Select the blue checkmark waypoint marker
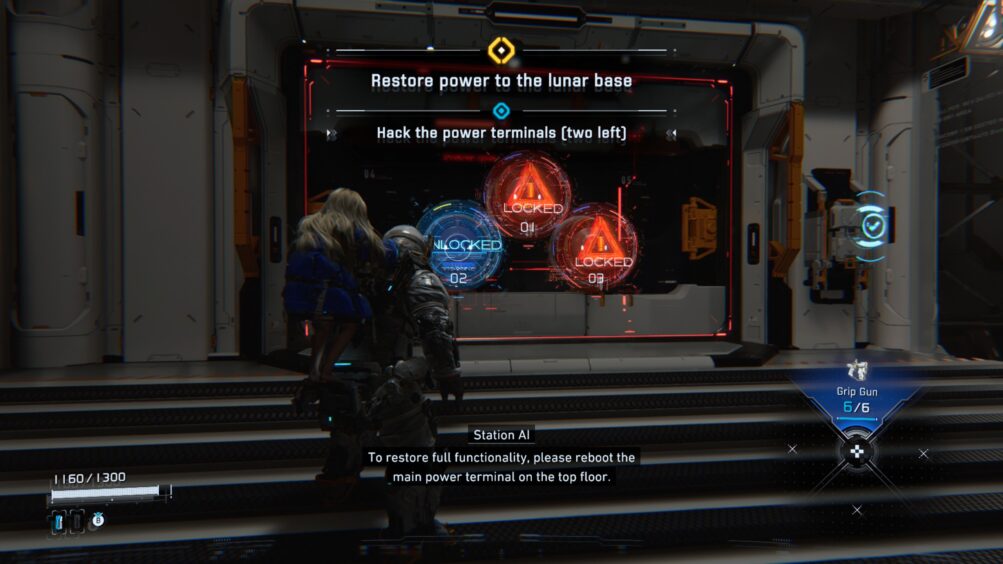 [870, 226]
